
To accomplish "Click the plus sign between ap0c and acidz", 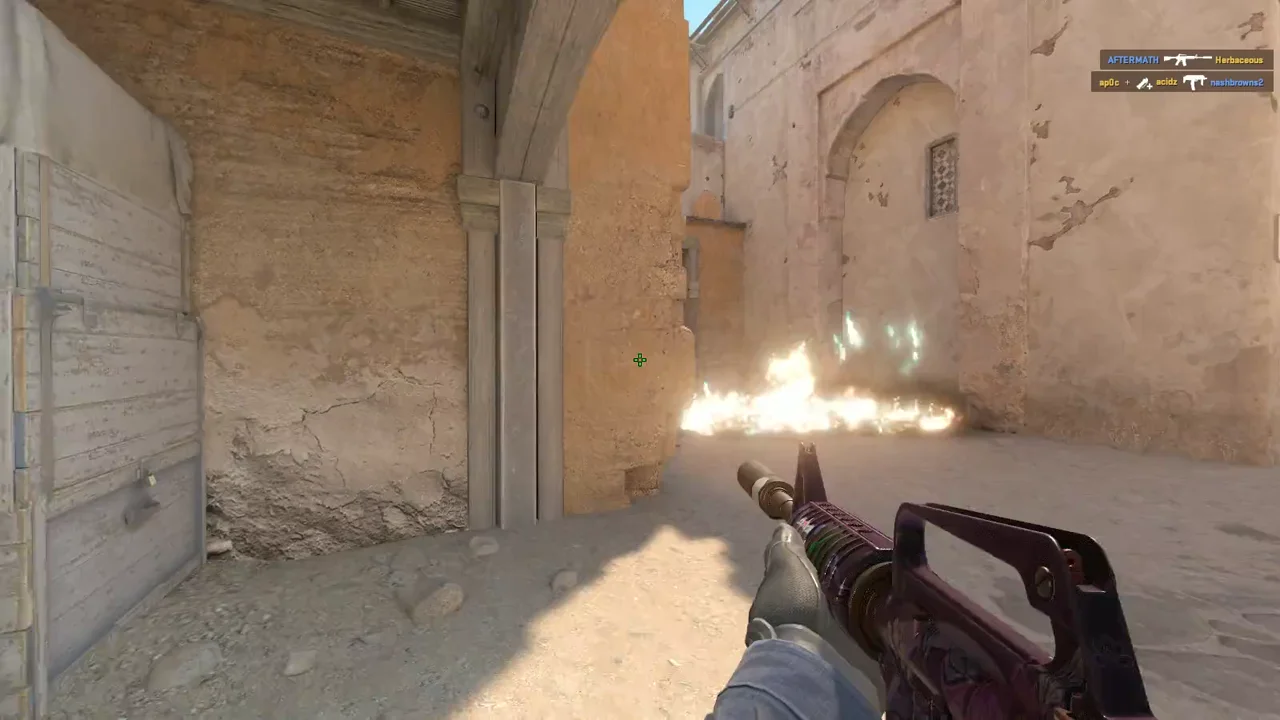I will [x=1127, y=82].
